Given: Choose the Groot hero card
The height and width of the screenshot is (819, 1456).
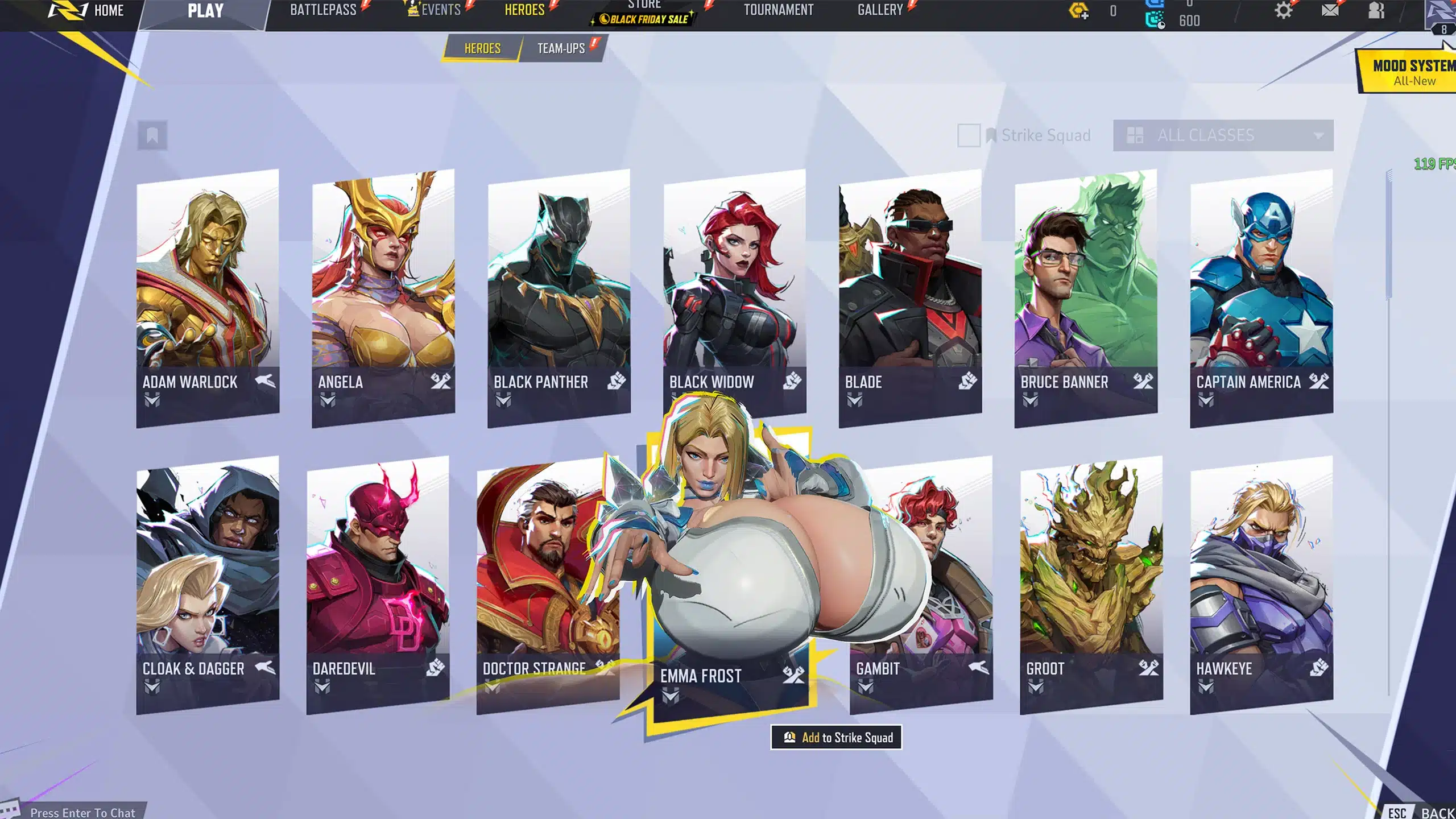Looking at the screenshot, I should (1091, 583).
